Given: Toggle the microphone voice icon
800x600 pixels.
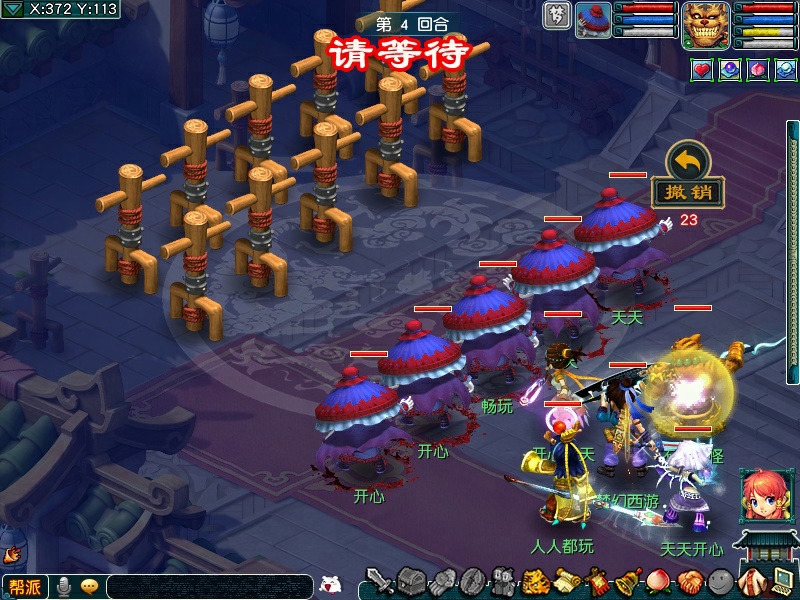Looking at the screenshot, I should (64, 587).
